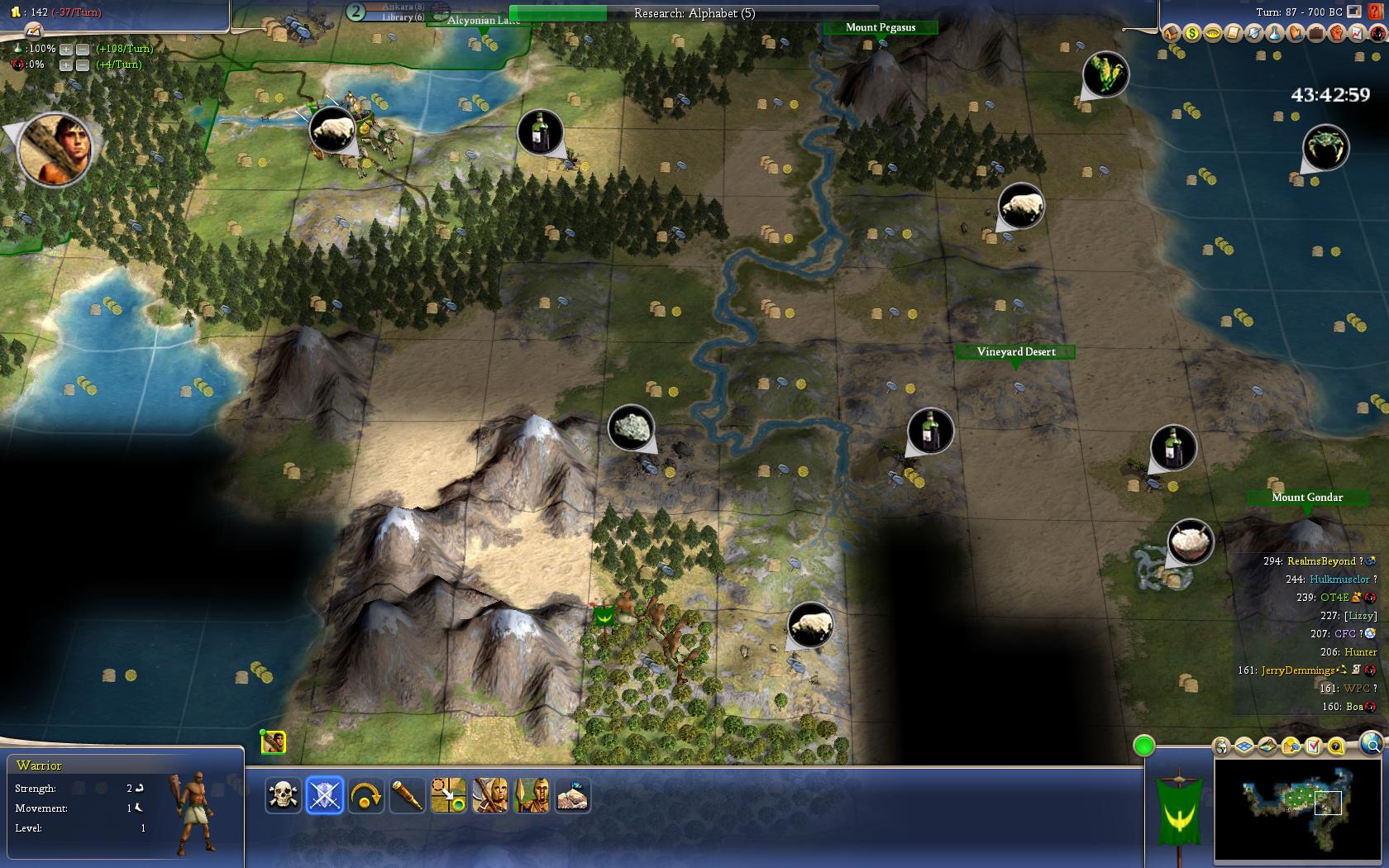Open the Military Advisor fist icon

click(1336, 33)
